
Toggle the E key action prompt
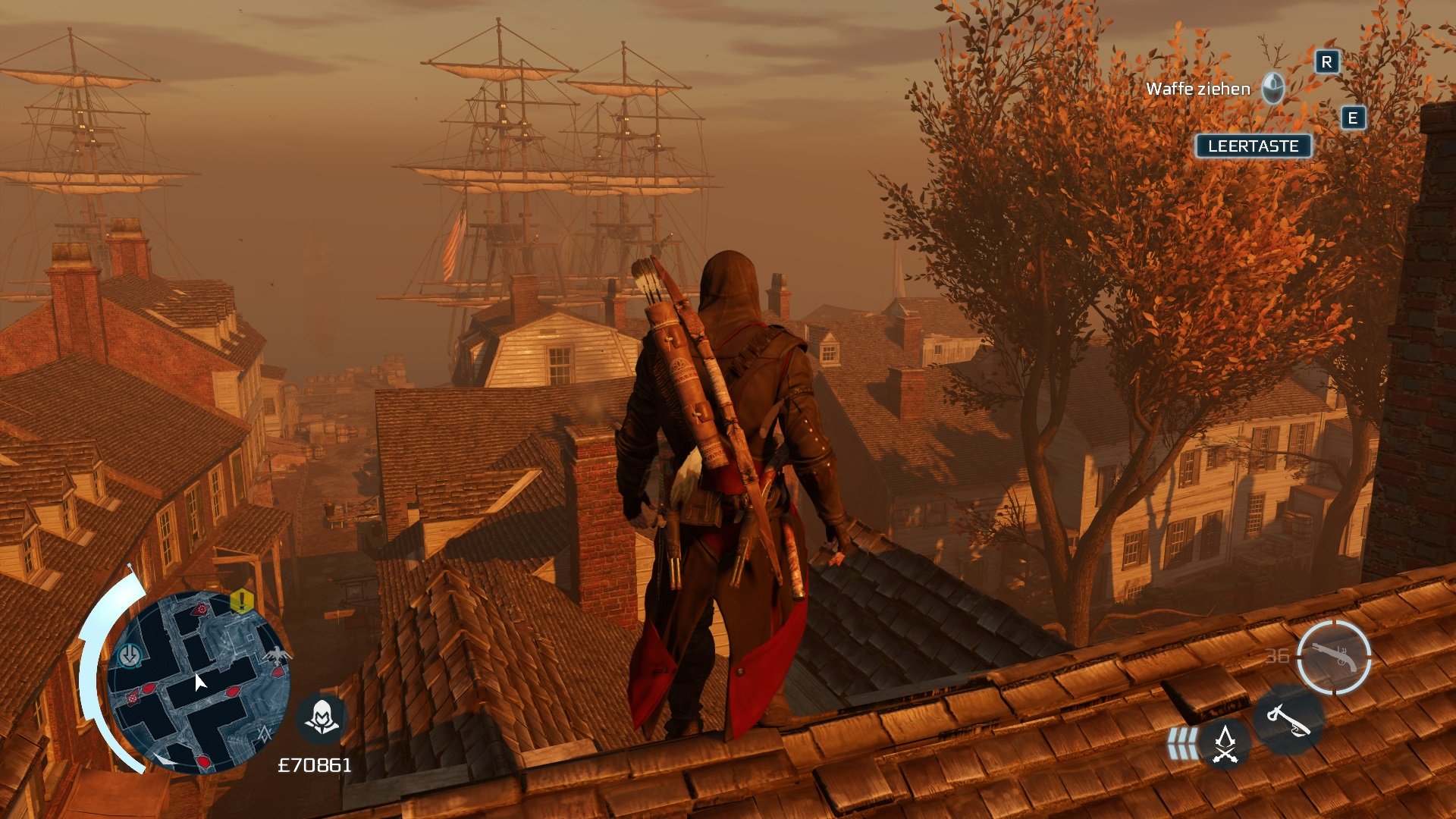(1354, 118)
